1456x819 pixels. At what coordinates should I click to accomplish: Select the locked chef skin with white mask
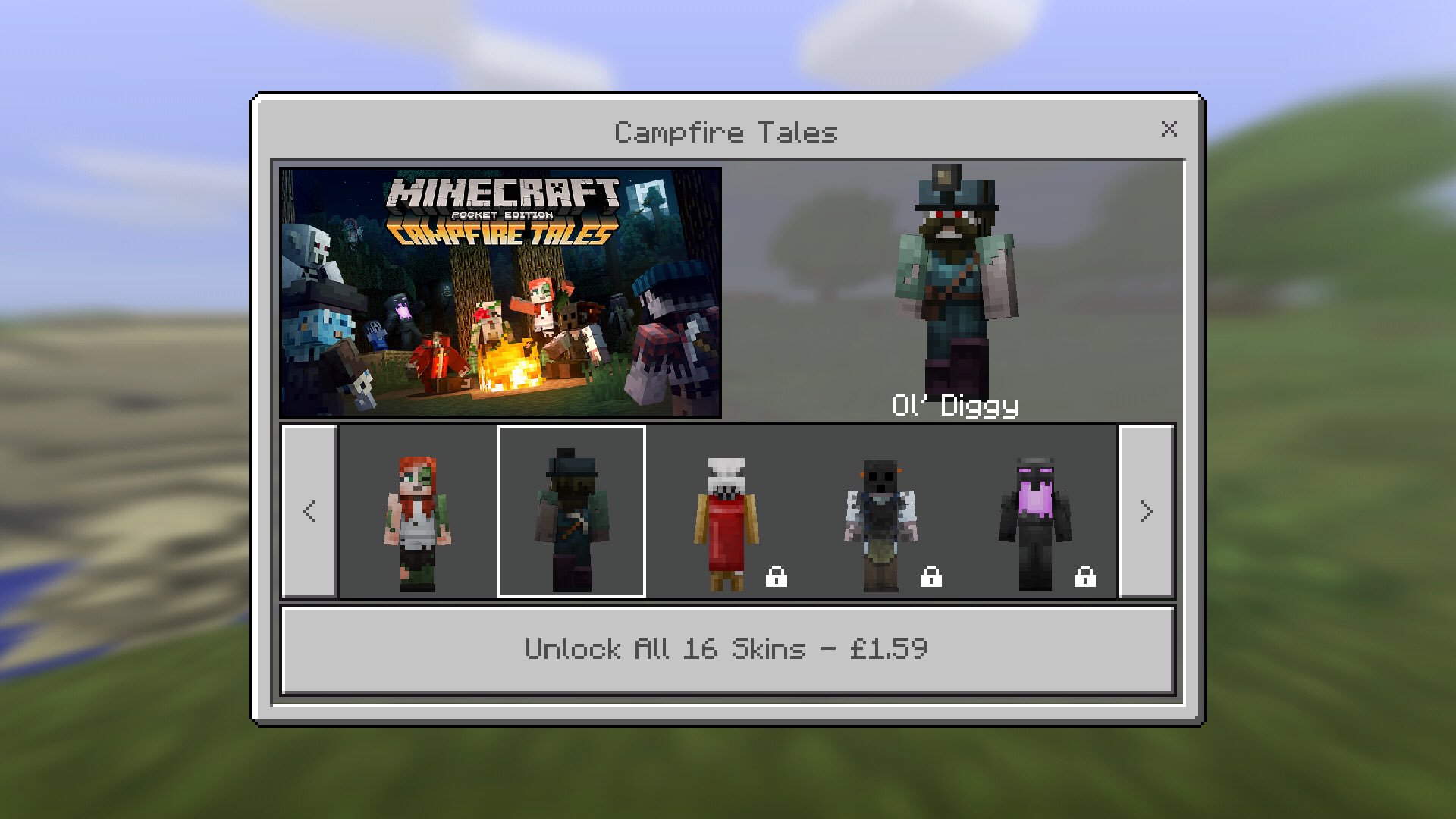tap(726, 510)
